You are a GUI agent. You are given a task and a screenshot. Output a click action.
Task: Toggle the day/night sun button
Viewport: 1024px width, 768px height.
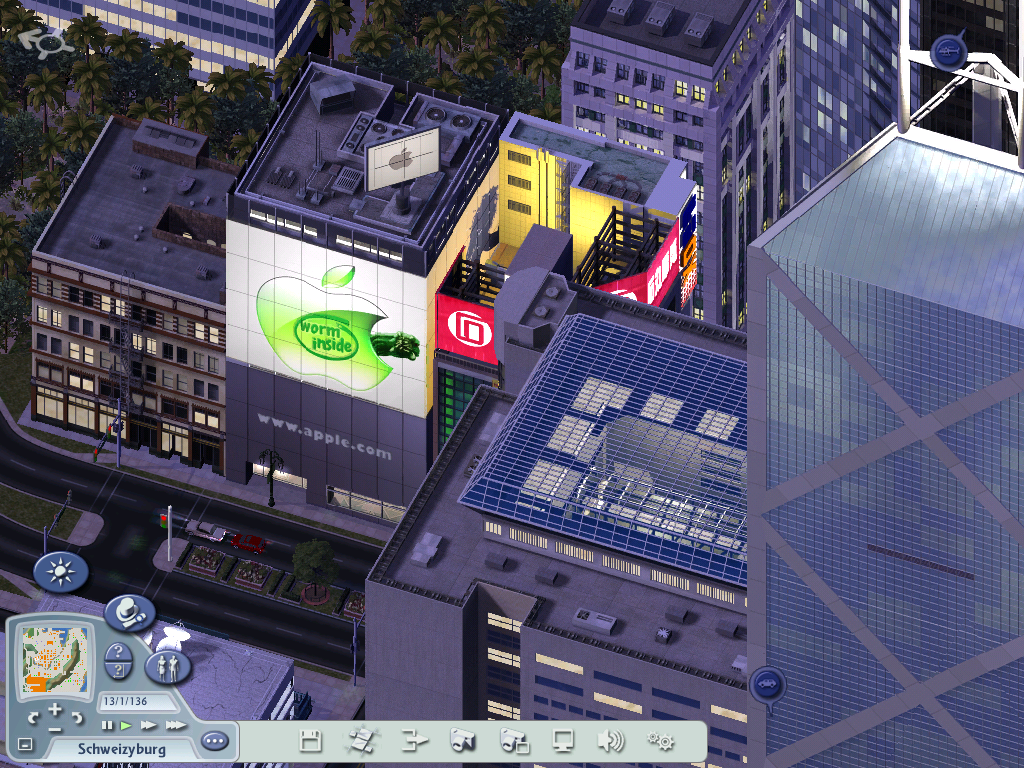tap(61, 572)
